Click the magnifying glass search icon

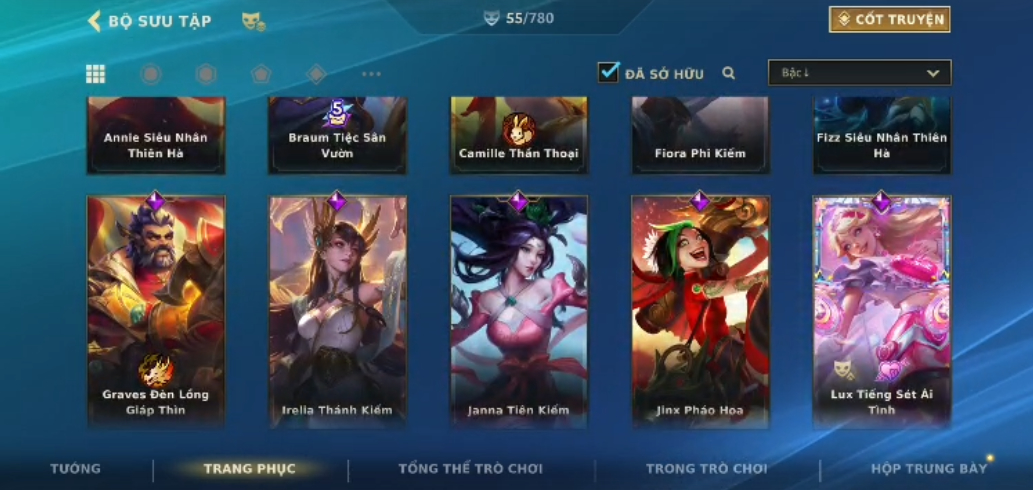tap(729, 73)
